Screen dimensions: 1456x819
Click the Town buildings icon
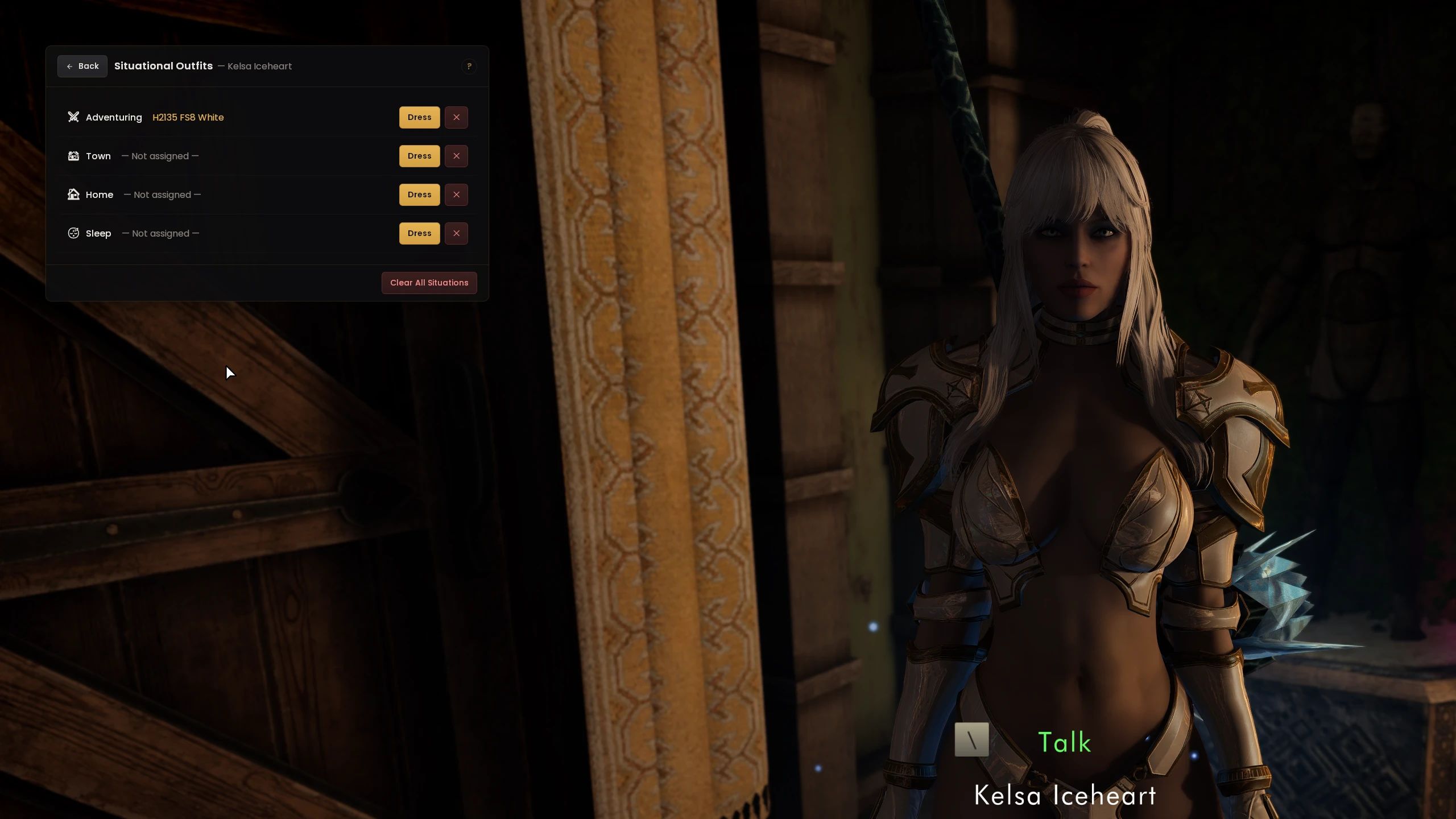73,156
